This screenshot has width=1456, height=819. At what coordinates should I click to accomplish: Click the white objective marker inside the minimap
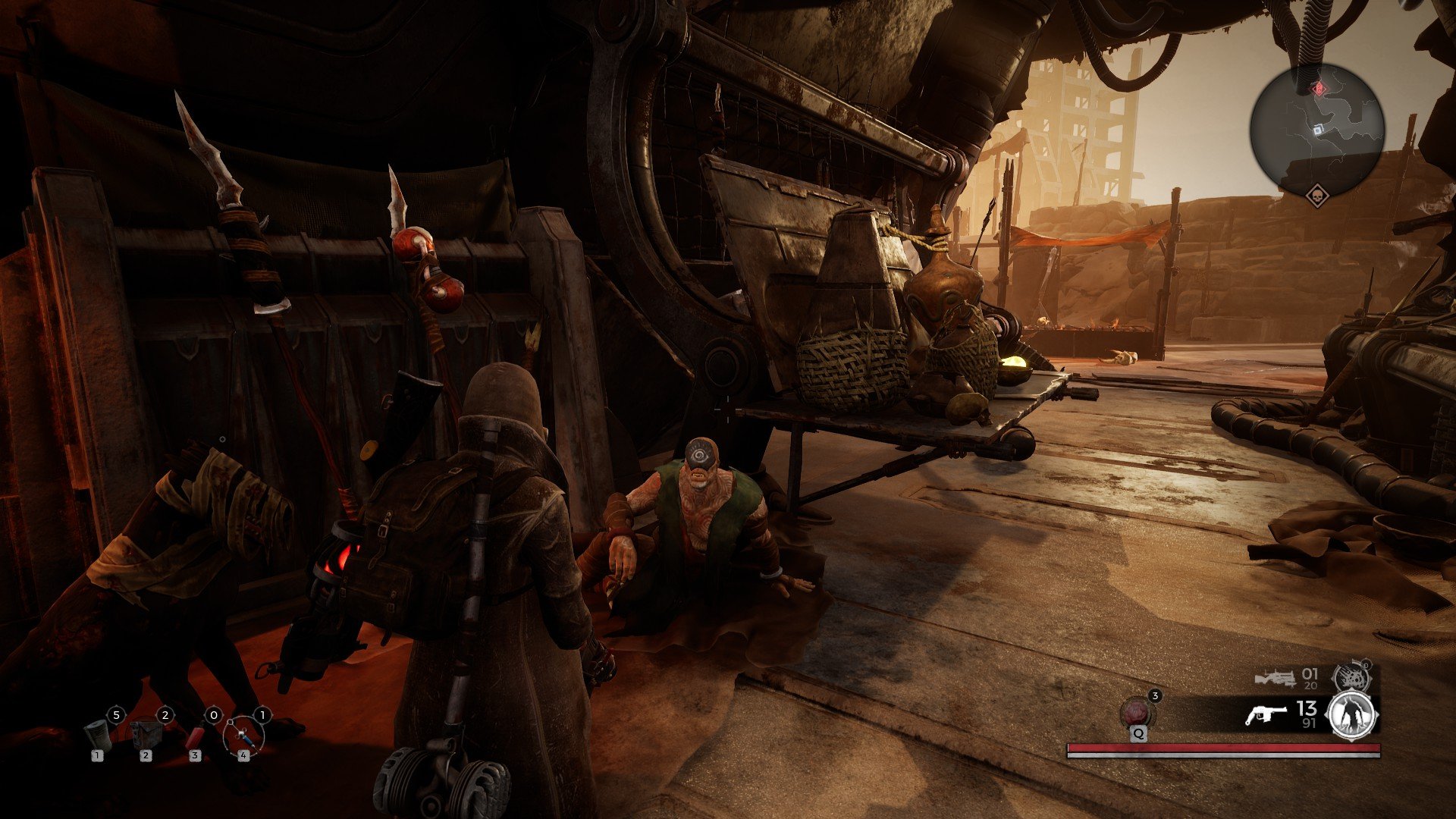[x=1318, y=130]
